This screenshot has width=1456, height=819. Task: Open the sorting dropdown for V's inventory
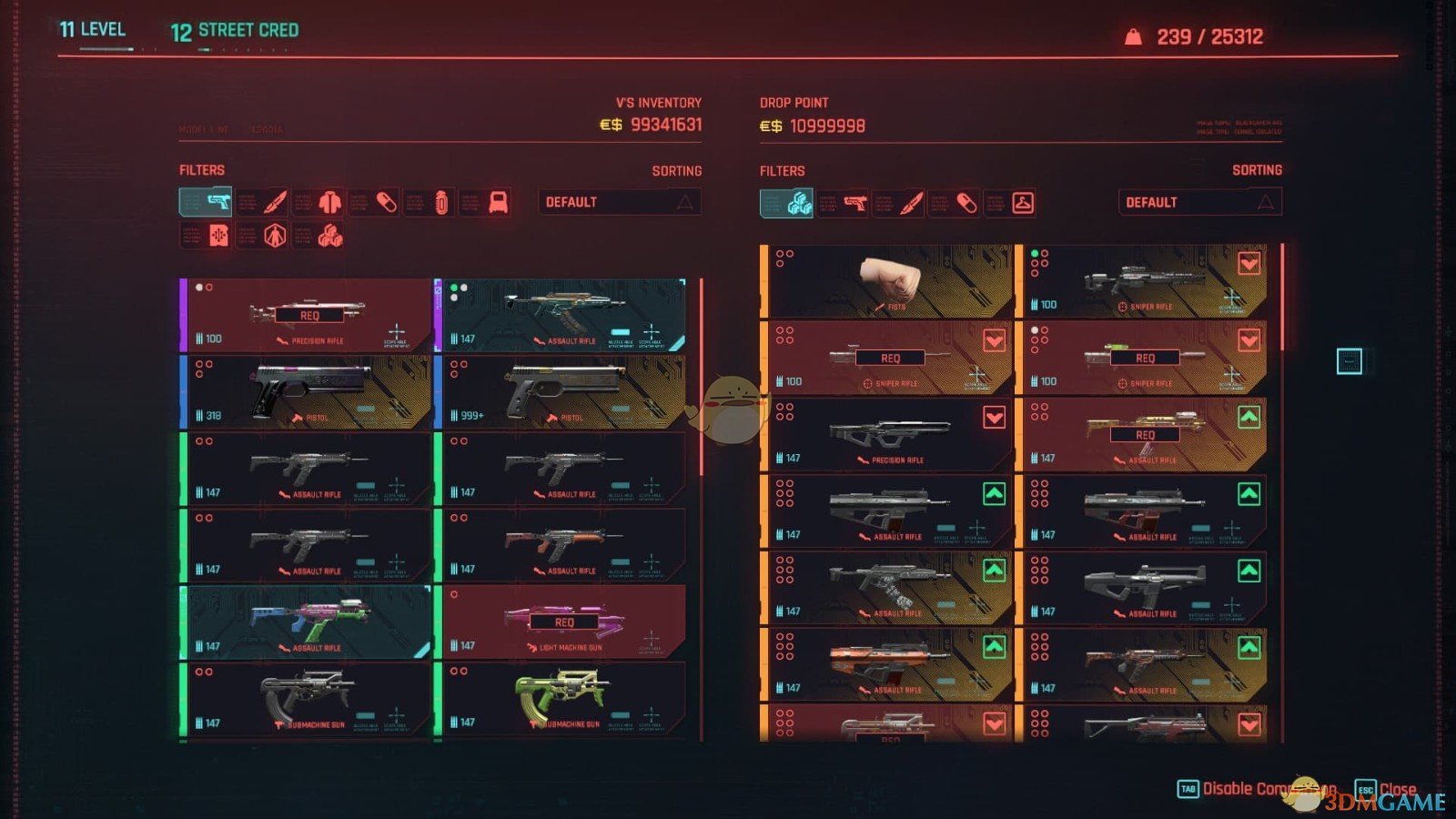(619, 202)
